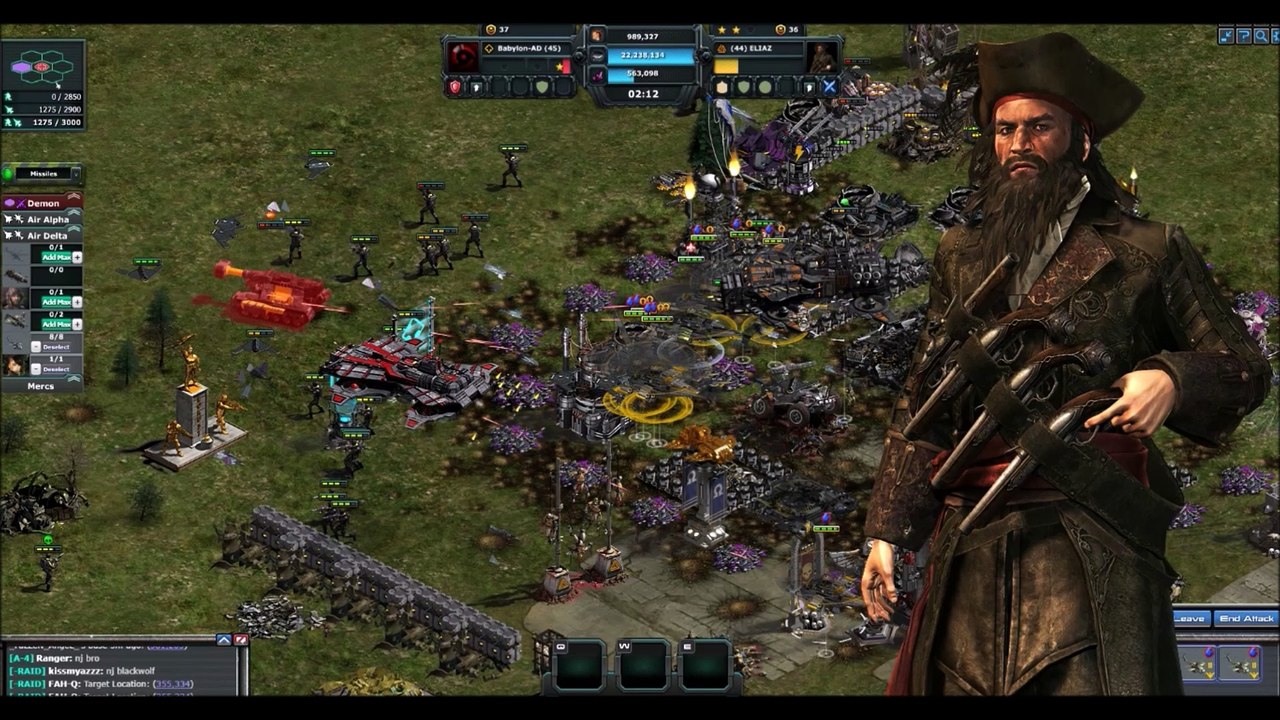Deselect the hero unit showing 1/1
1280x720 pixels.
tap(55, 369)
